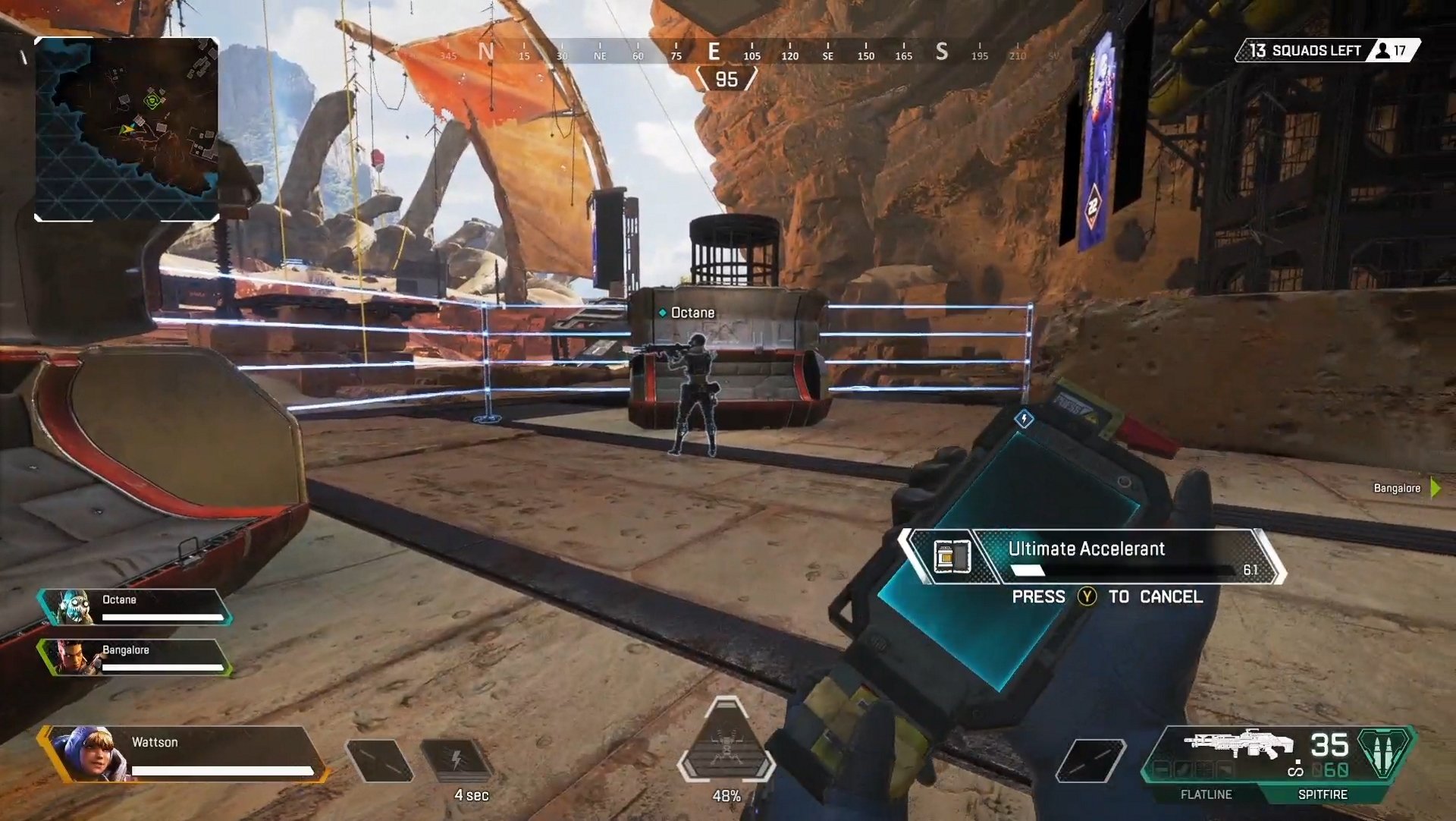Screen dimensions: 1456x821
Task: Select the heavy ammo type icon
Action: pos(1385,751)
